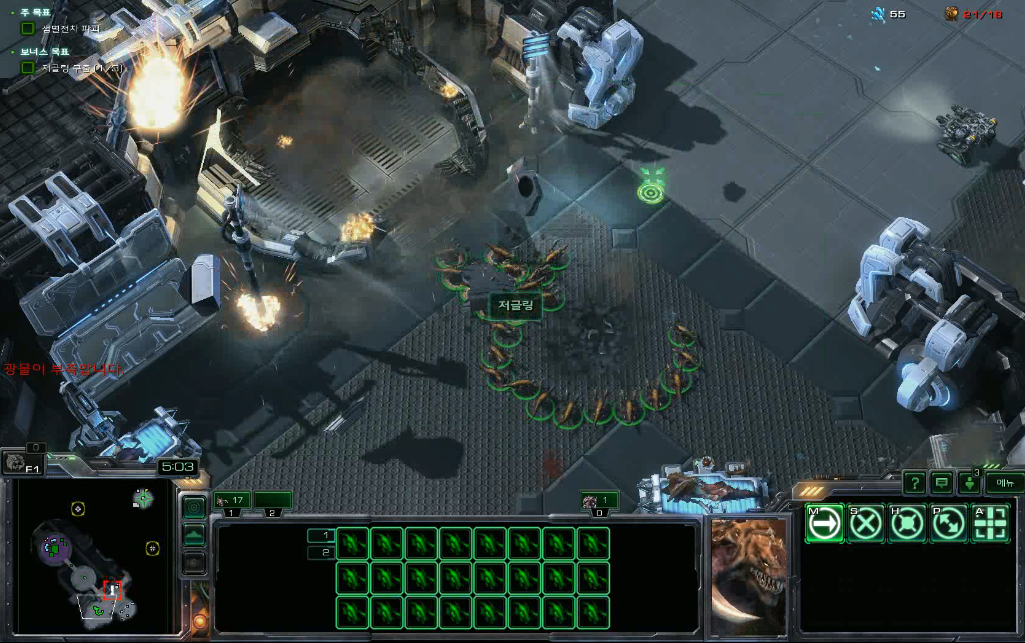Viewport: 1025px width, 643px height.
Task: Select the hero group tab above the selection panel
Action: [598, 500]
